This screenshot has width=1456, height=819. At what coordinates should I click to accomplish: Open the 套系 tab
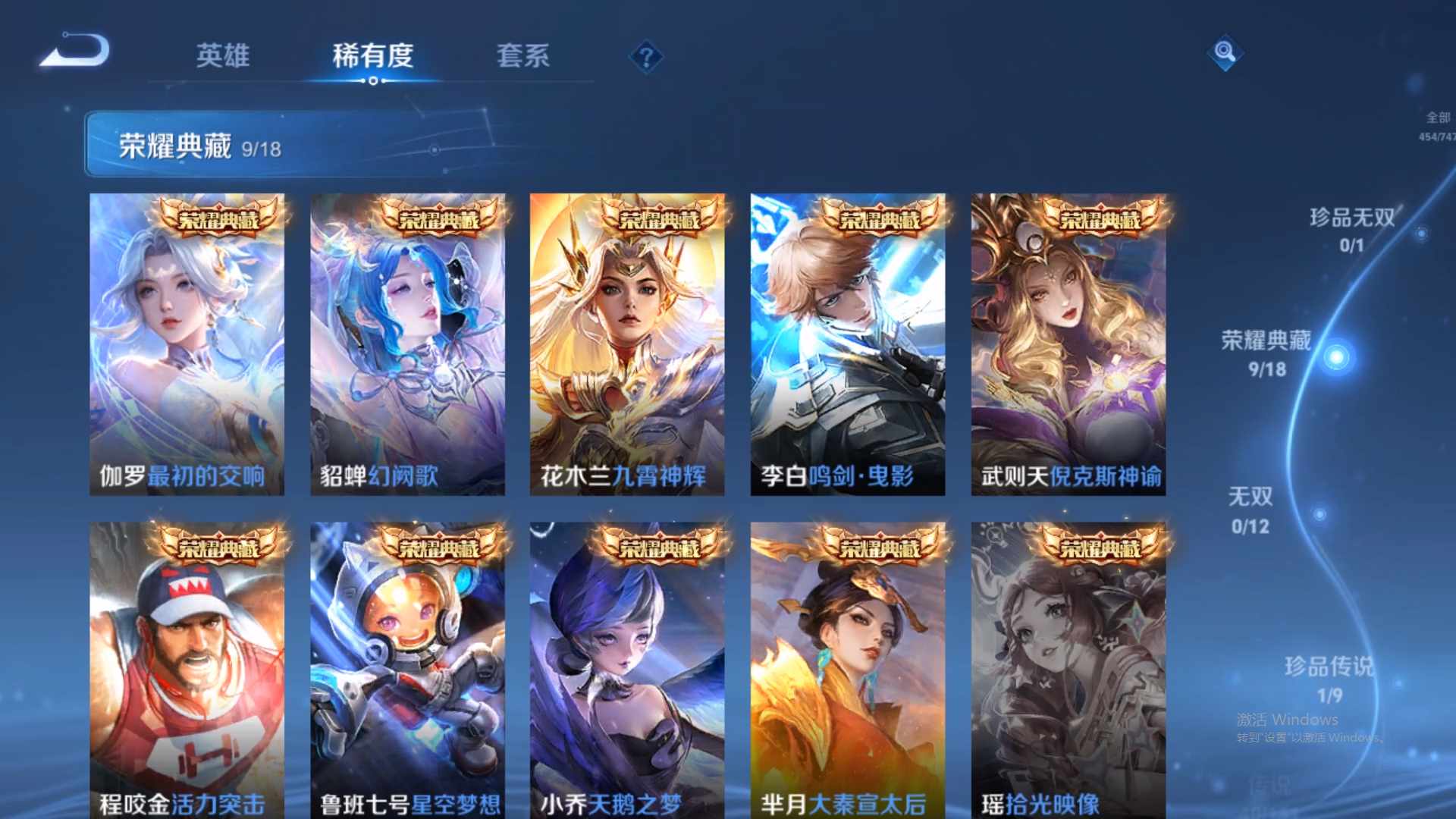[x=525, y=55]
